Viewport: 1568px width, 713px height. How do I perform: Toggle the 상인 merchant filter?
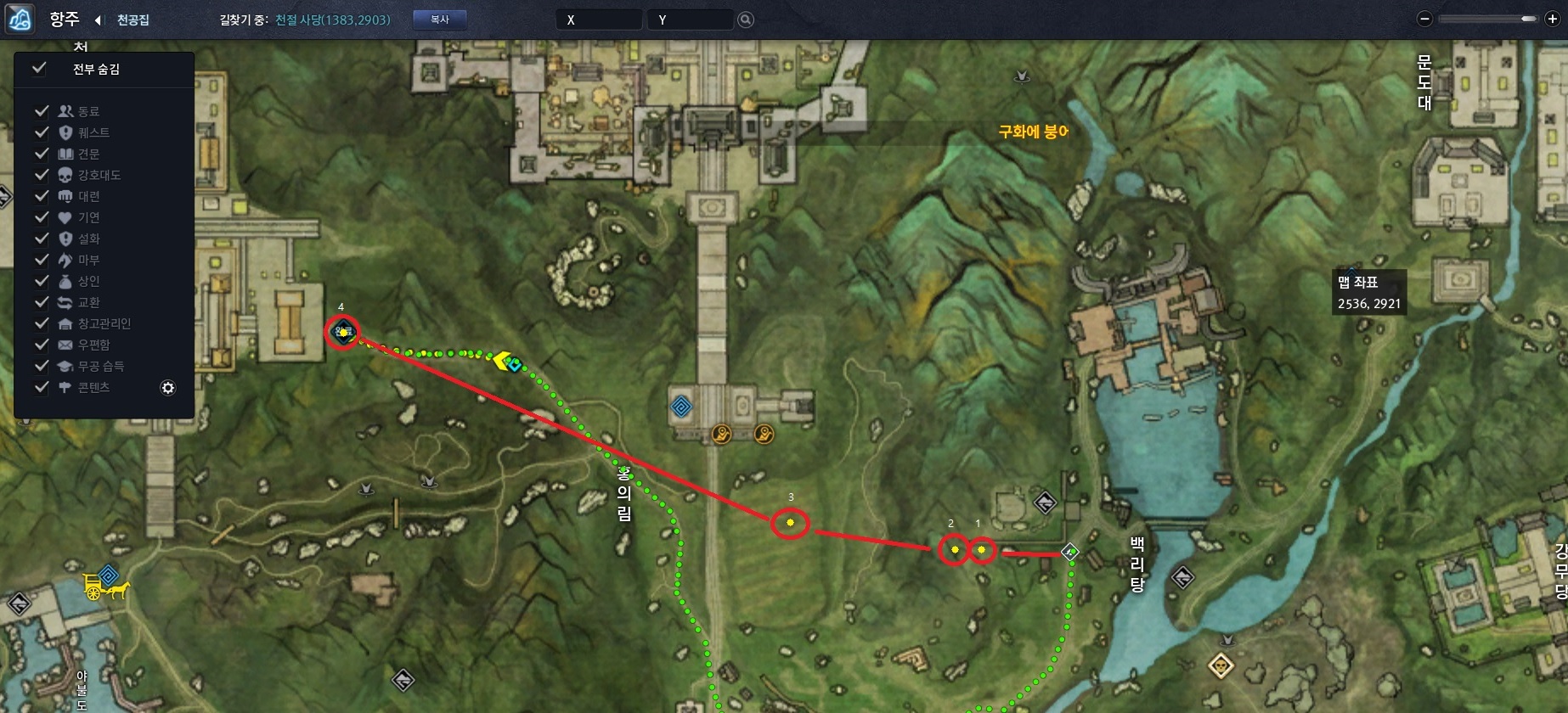[42, 281]
